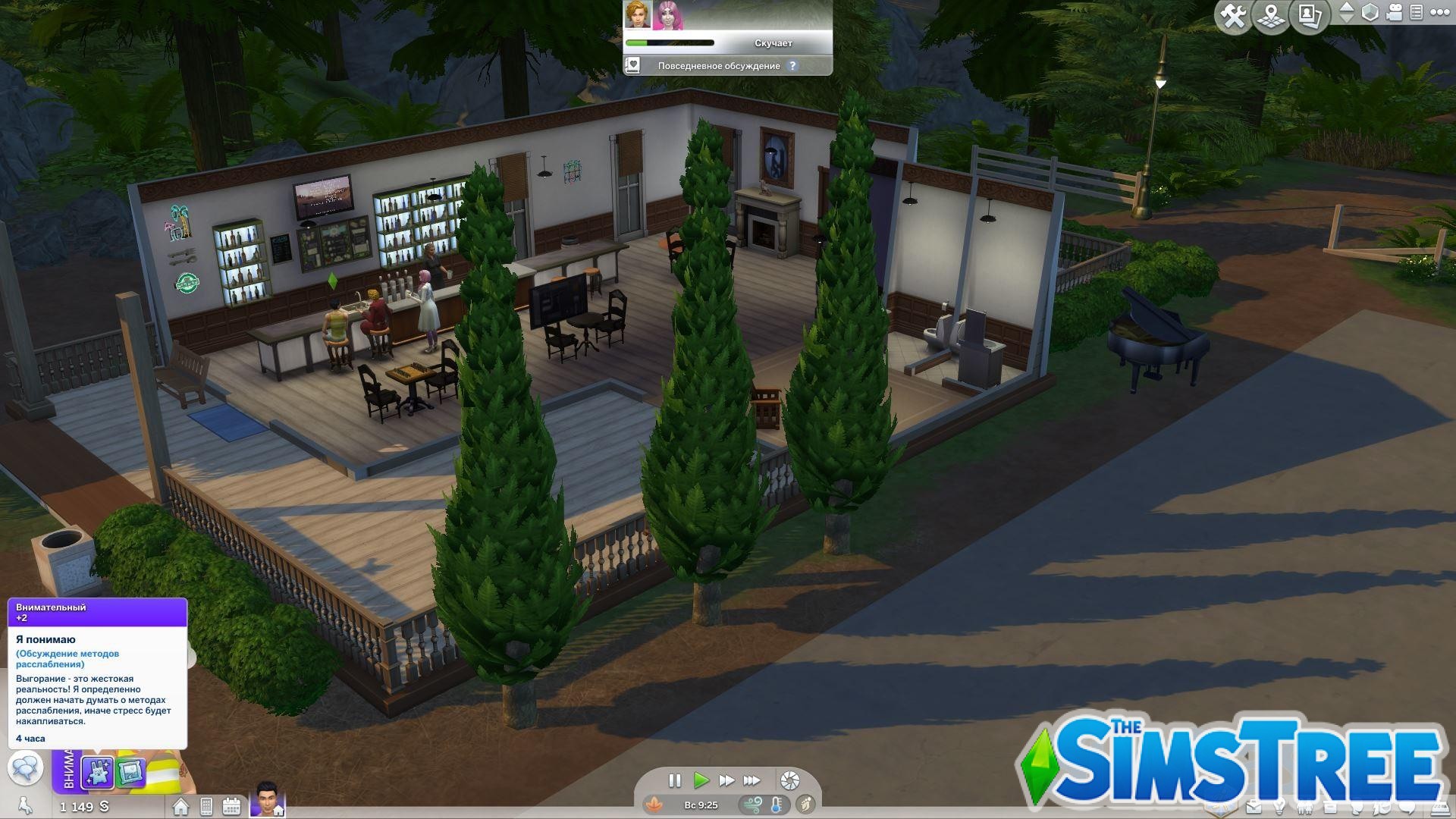Toggle the temperature thermometer indicator

point(776,806)
